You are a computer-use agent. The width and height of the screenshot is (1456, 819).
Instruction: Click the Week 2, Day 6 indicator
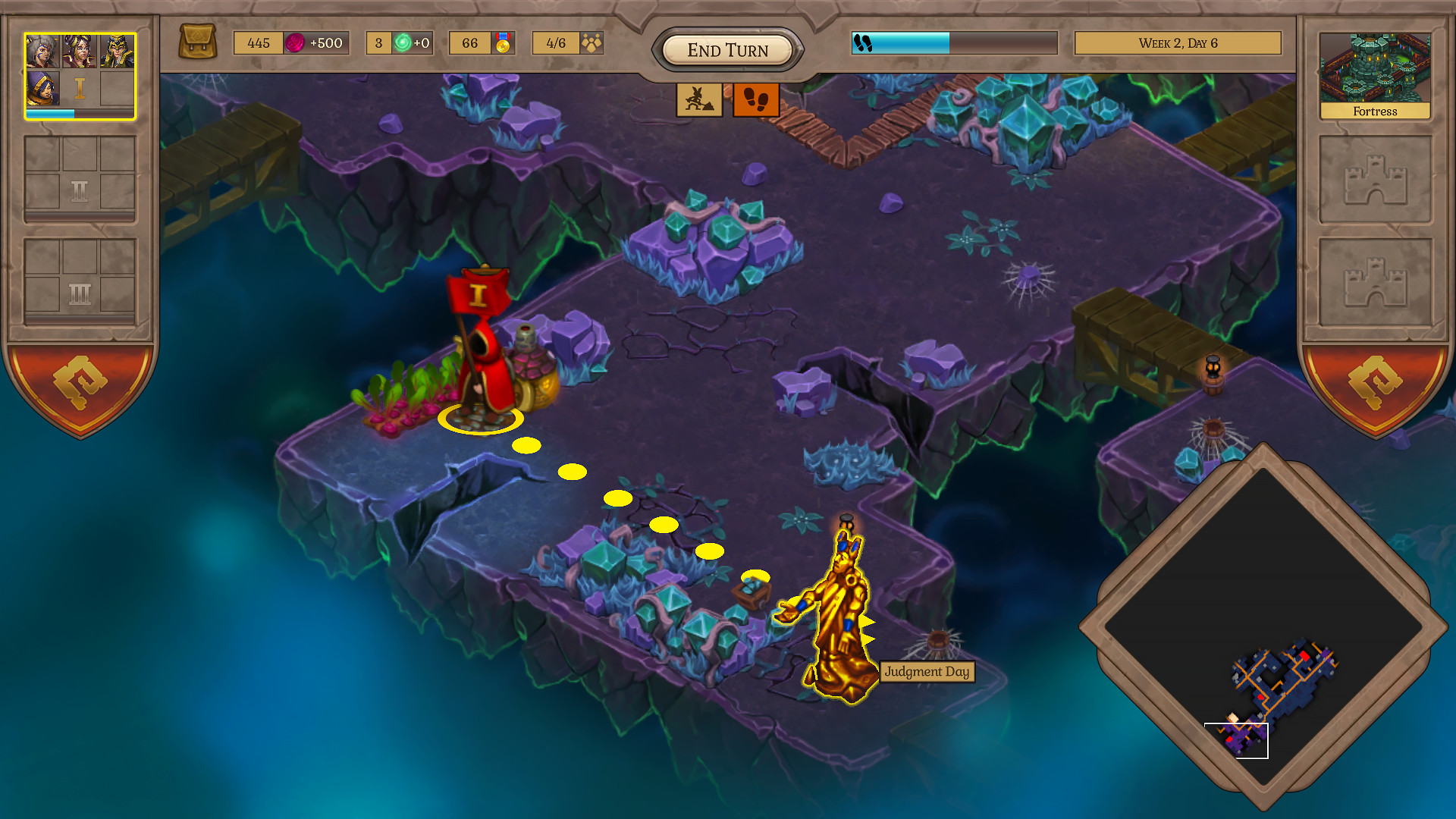coord(1178,43)
